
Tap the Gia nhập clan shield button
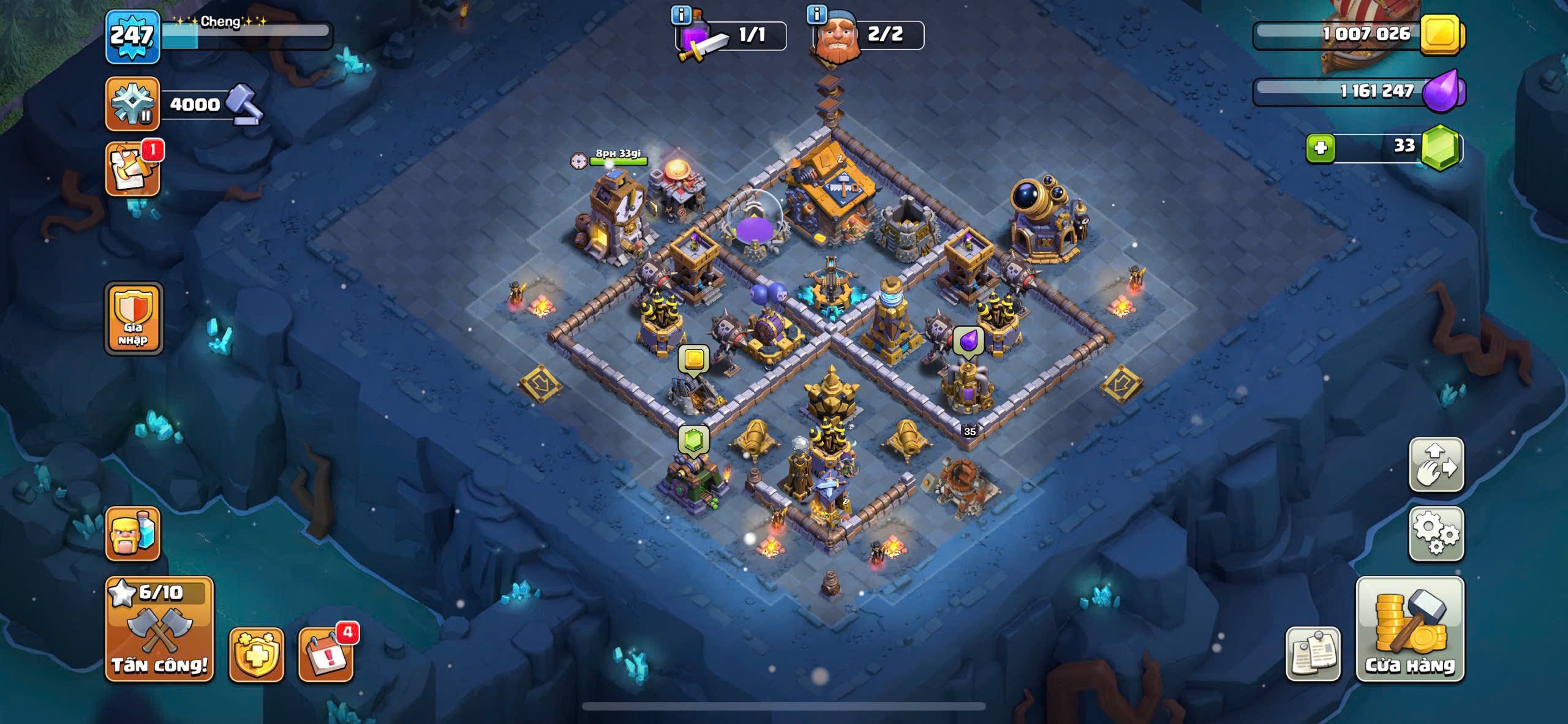click(x=134, y=319)
